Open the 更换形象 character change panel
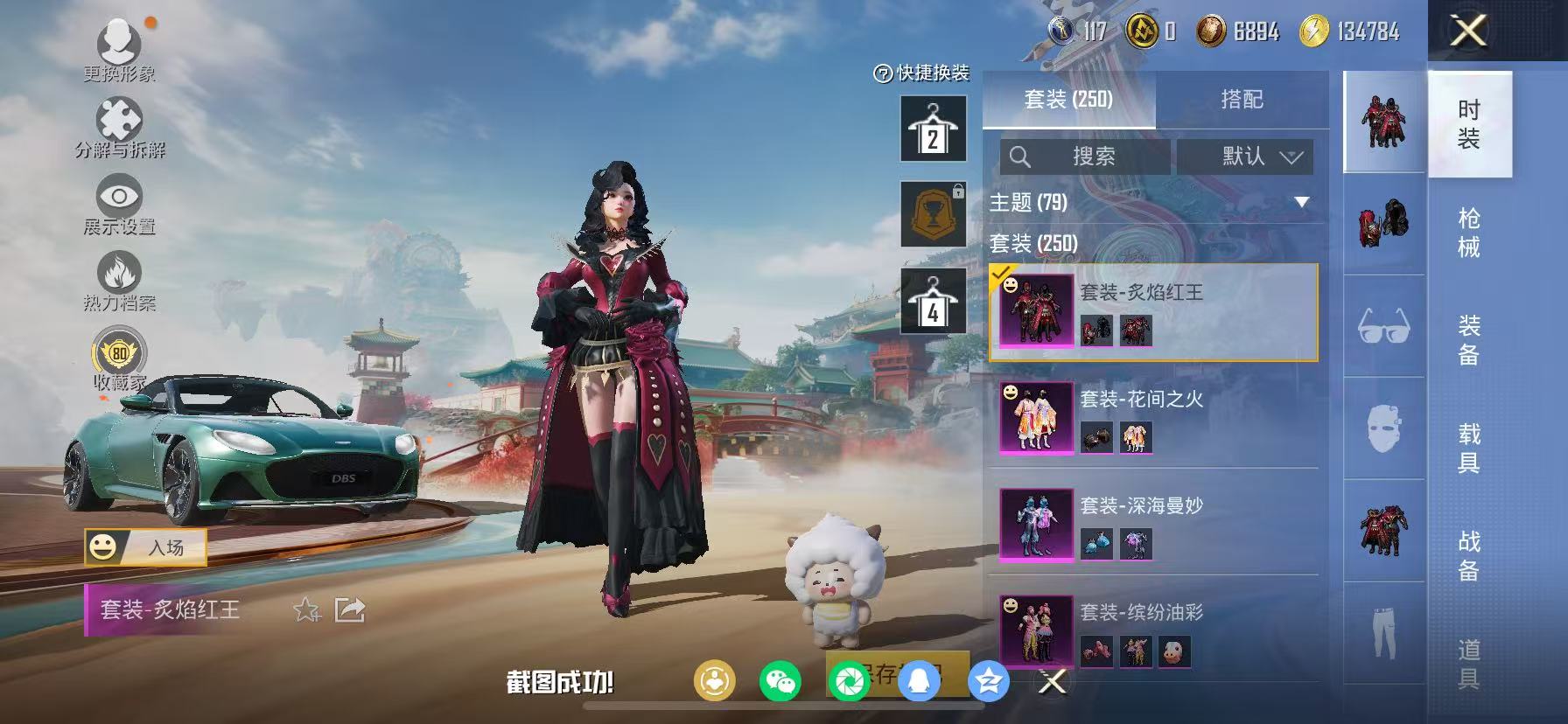This screenshot has height=724, width=1568. 121,48
